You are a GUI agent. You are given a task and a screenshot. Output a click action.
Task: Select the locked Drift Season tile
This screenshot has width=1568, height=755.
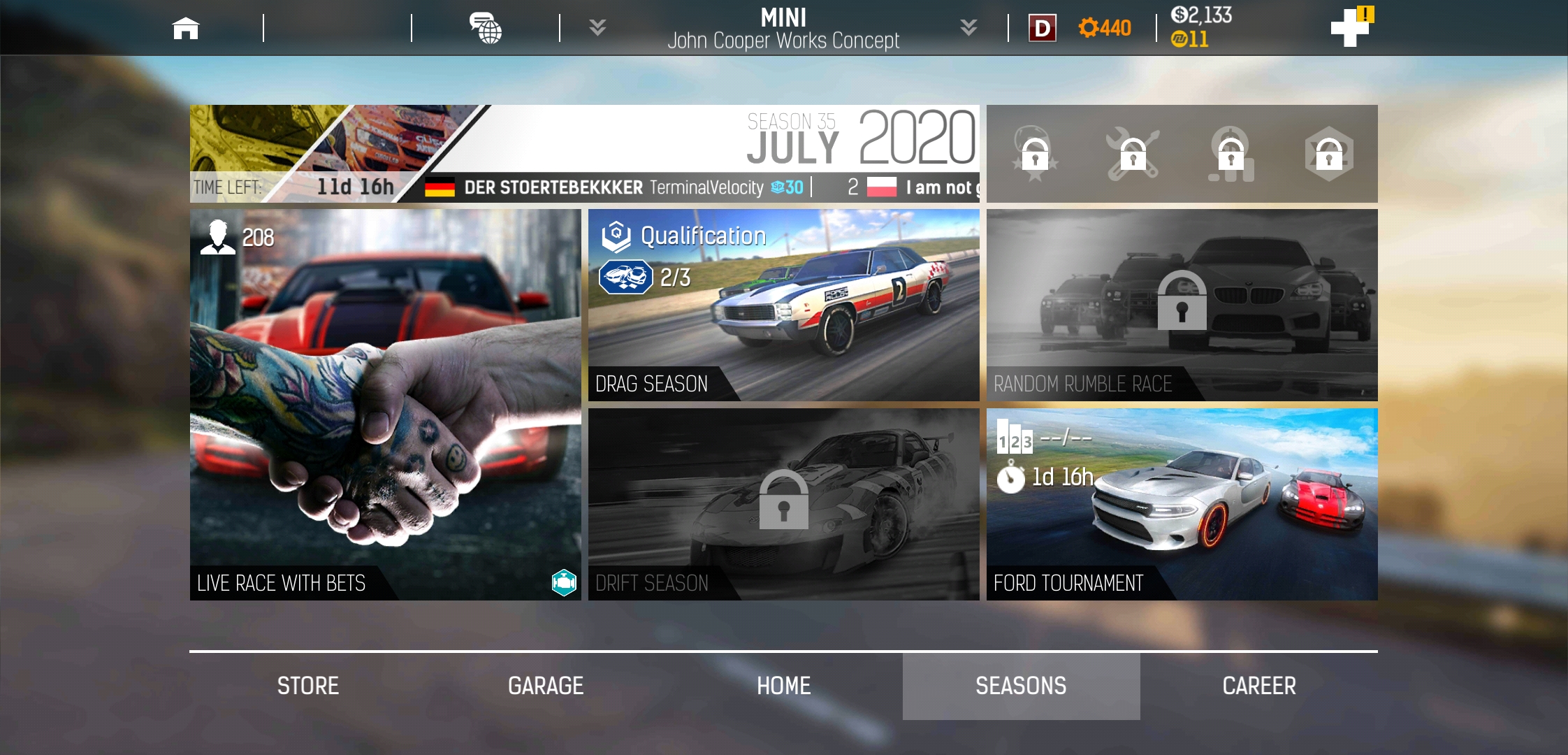[x=783, y=504]
